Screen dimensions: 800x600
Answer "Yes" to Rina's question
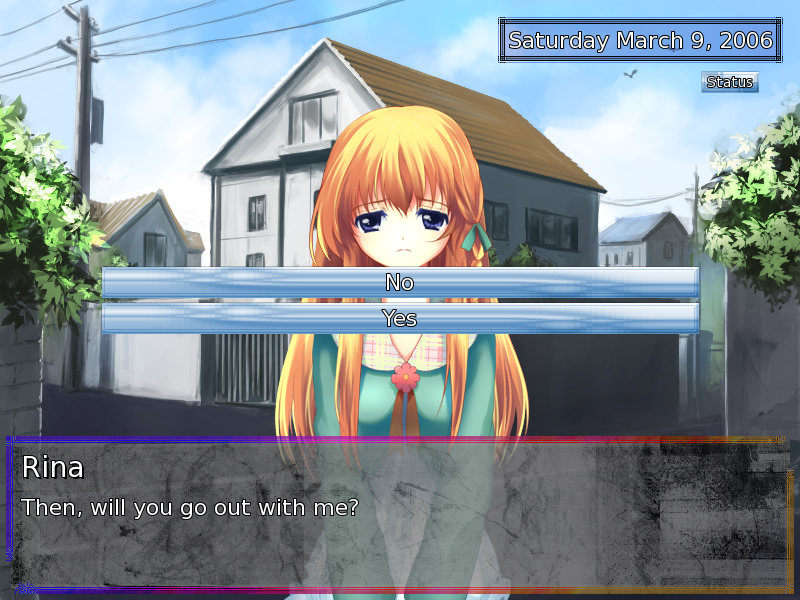coord(400,319)
